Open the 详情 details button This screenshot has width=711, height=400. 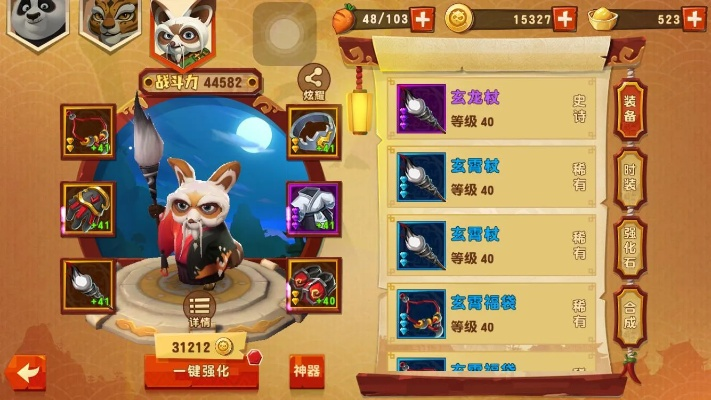(198, 310)
